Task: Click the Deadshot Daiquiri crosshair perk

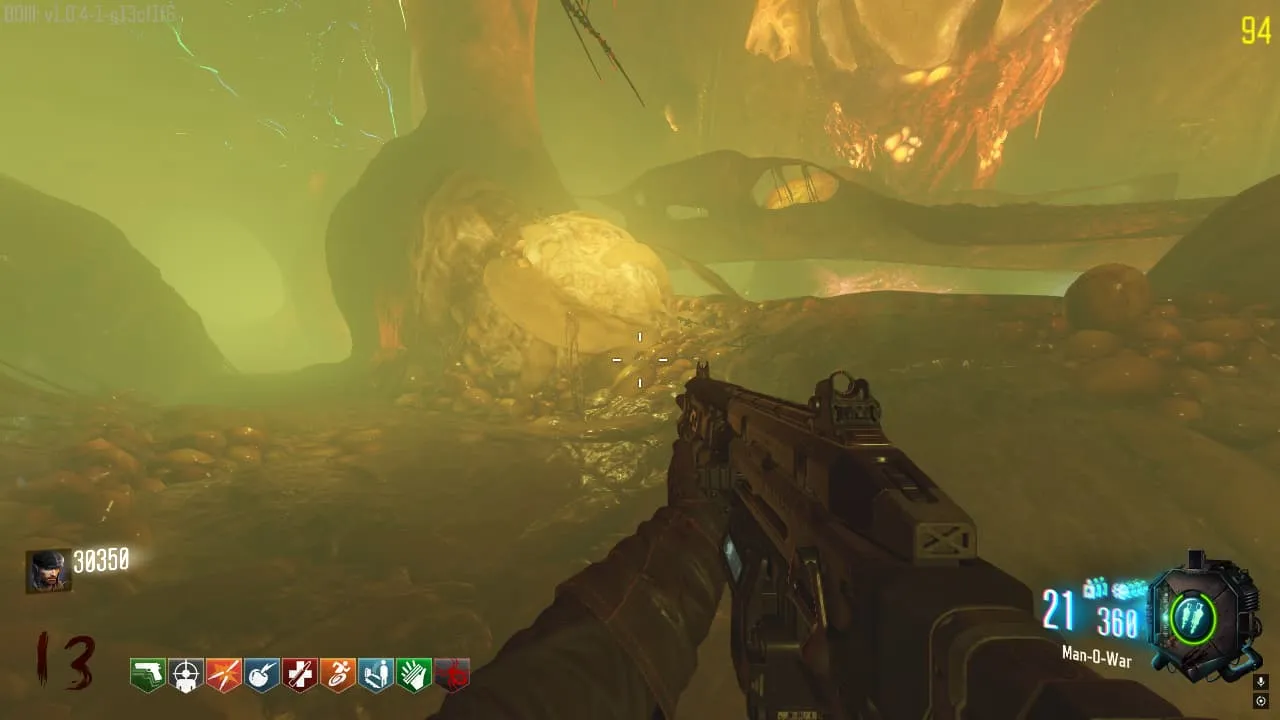Action: coord(186,675)
